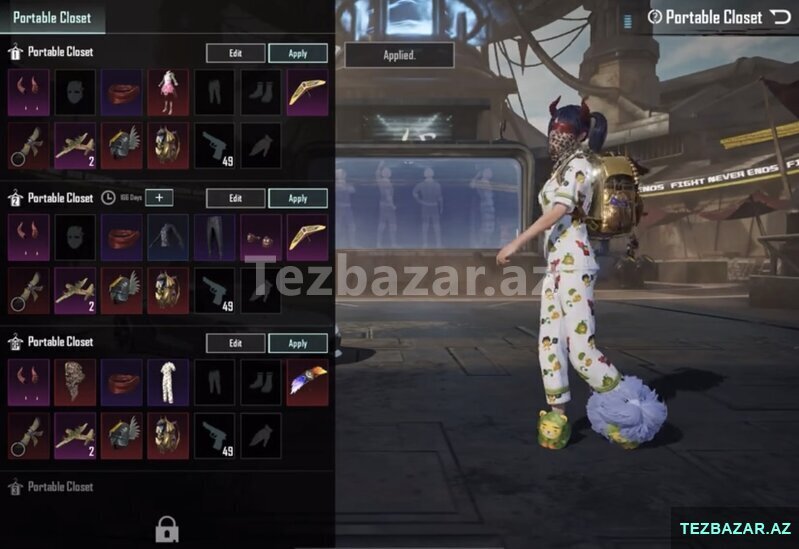Open the Portable Closet help icon
Screen dimensions: 799x549
655,17
